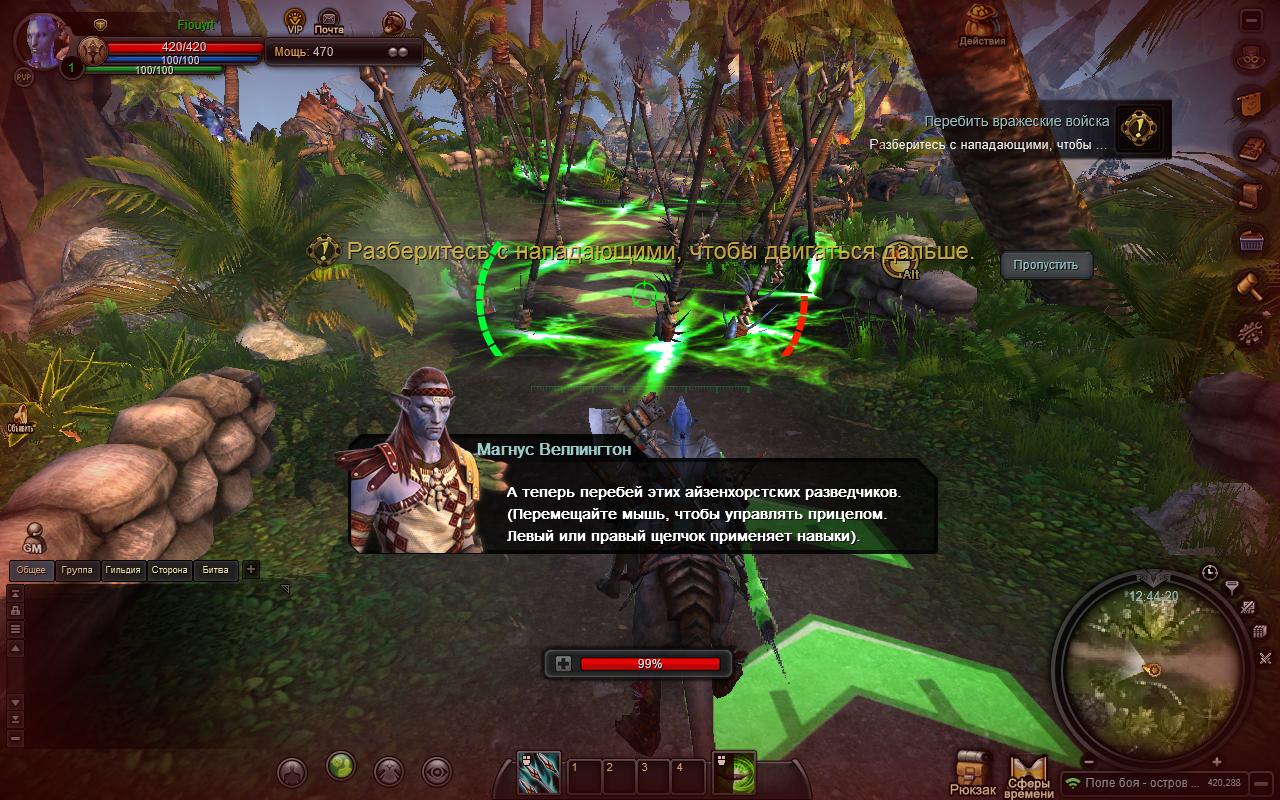Screen dimensions: 1280x800
Task: Open the Почта mail icon
Action: click(x=329, y=21)
